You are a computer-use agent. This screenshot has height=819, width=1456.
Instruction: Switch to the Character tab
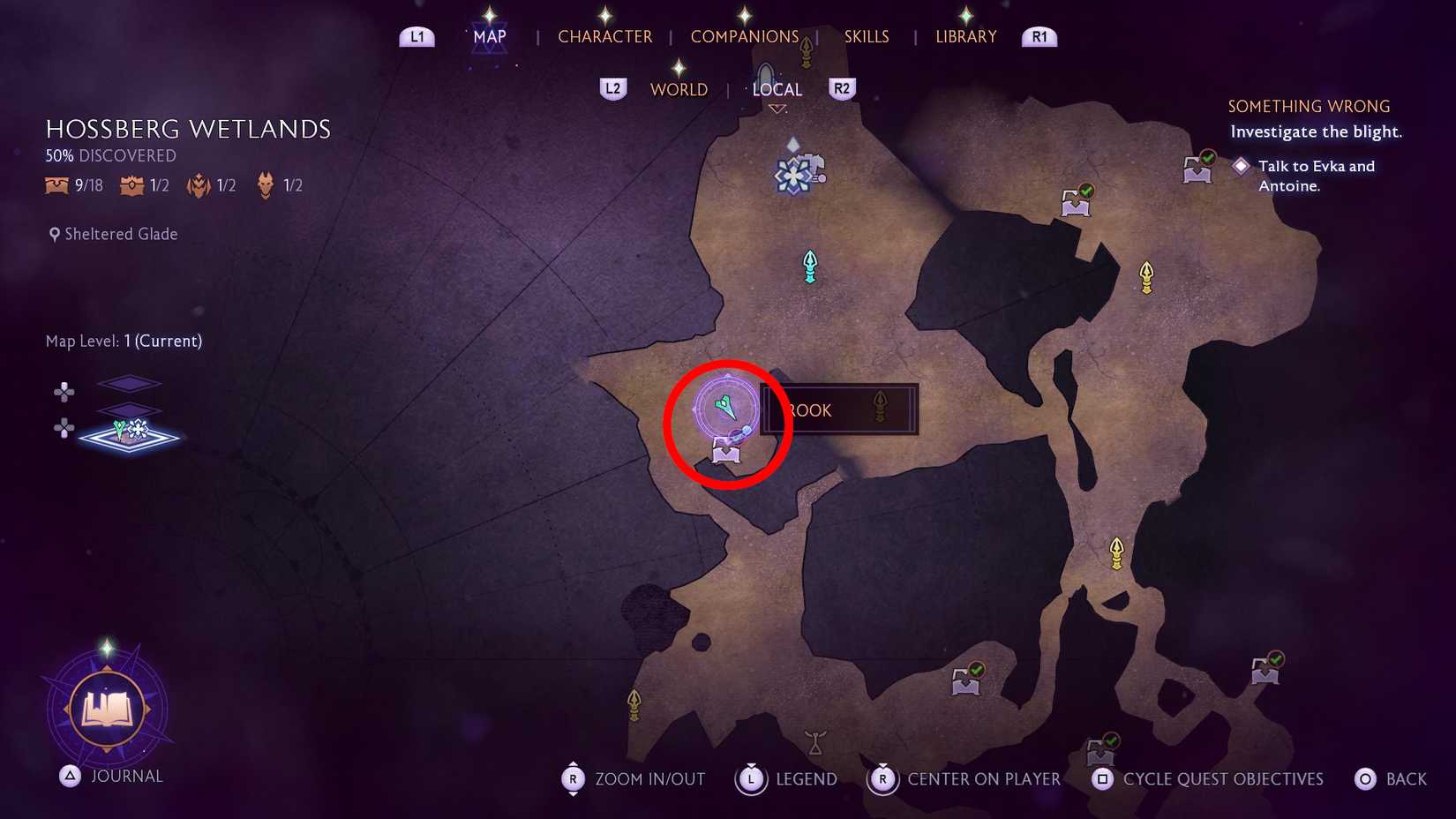(x=604, y=37)
